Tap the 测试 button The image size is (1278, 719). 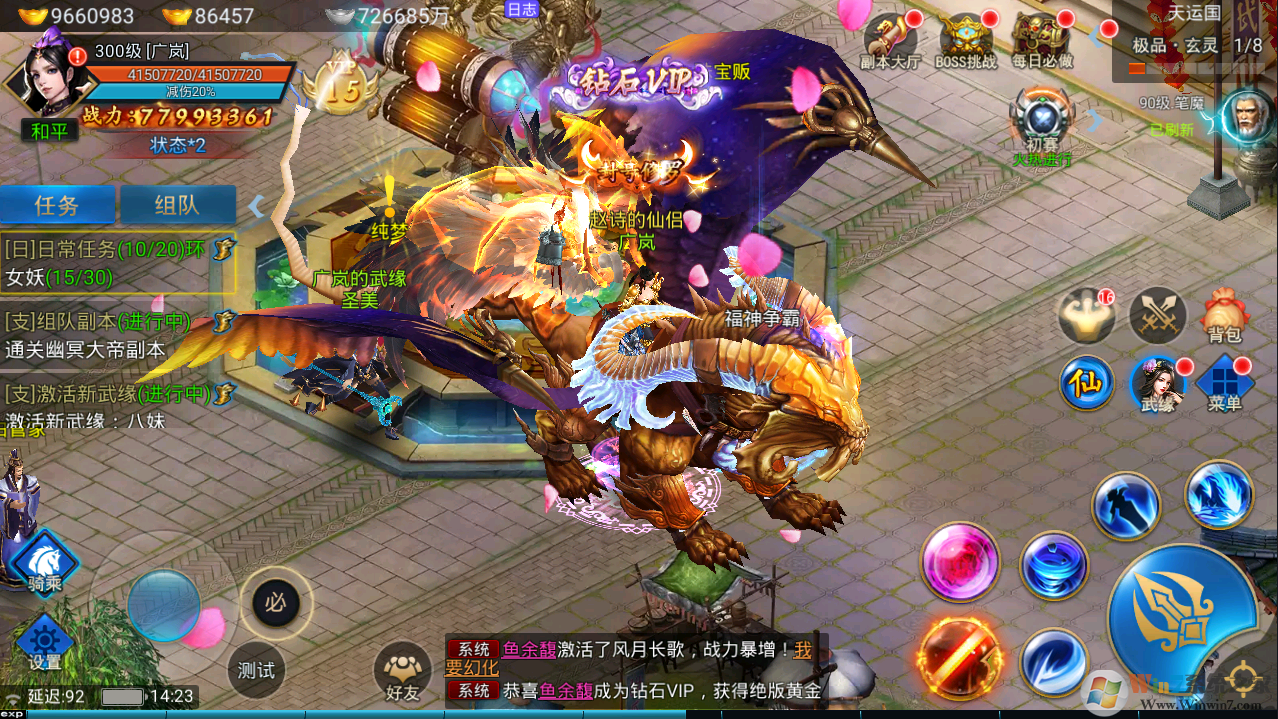click(x=256, y=670)
